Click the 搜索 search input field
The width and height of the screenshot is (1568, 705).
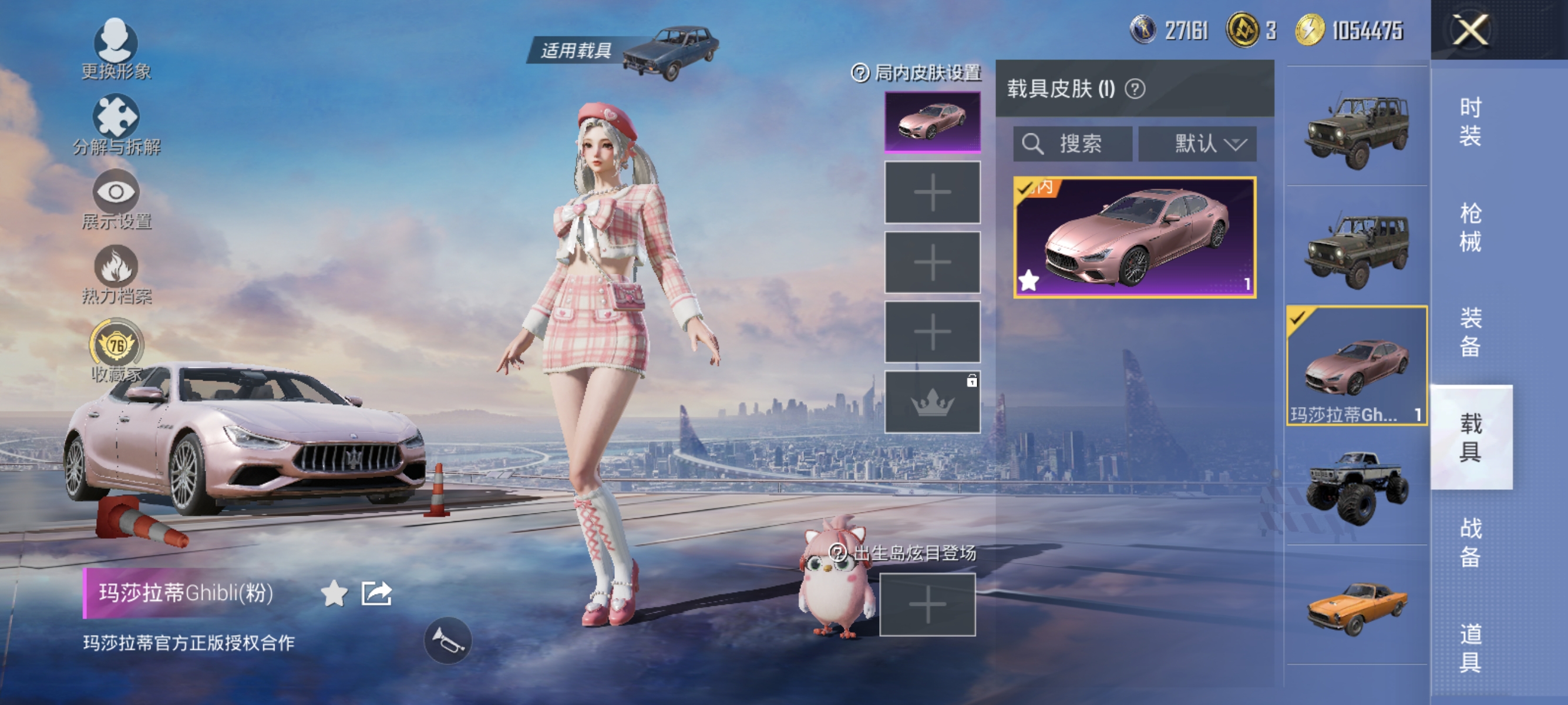[1072, 144]
